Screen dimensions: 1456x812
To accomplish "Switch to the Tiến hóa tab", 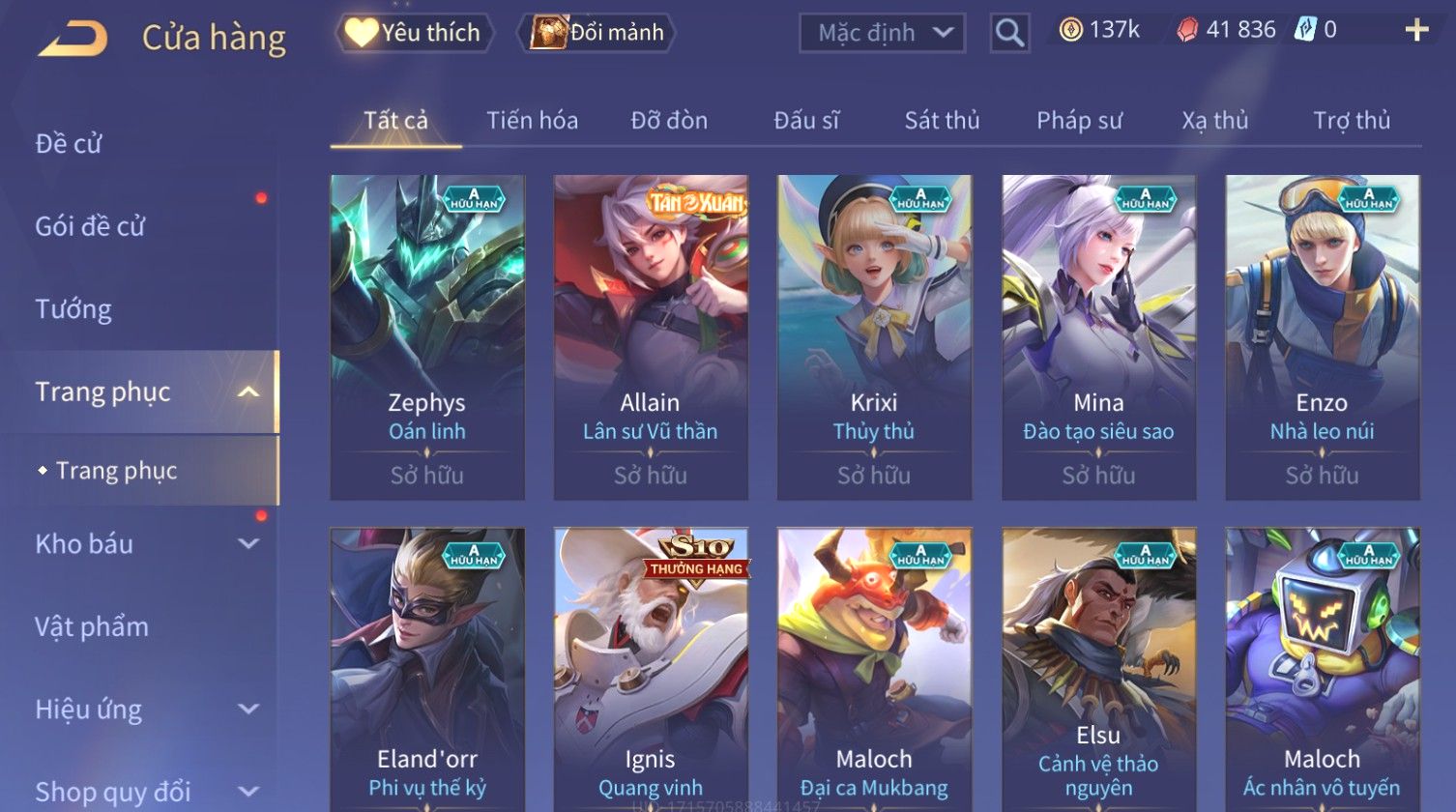I will tap(532, 121).
